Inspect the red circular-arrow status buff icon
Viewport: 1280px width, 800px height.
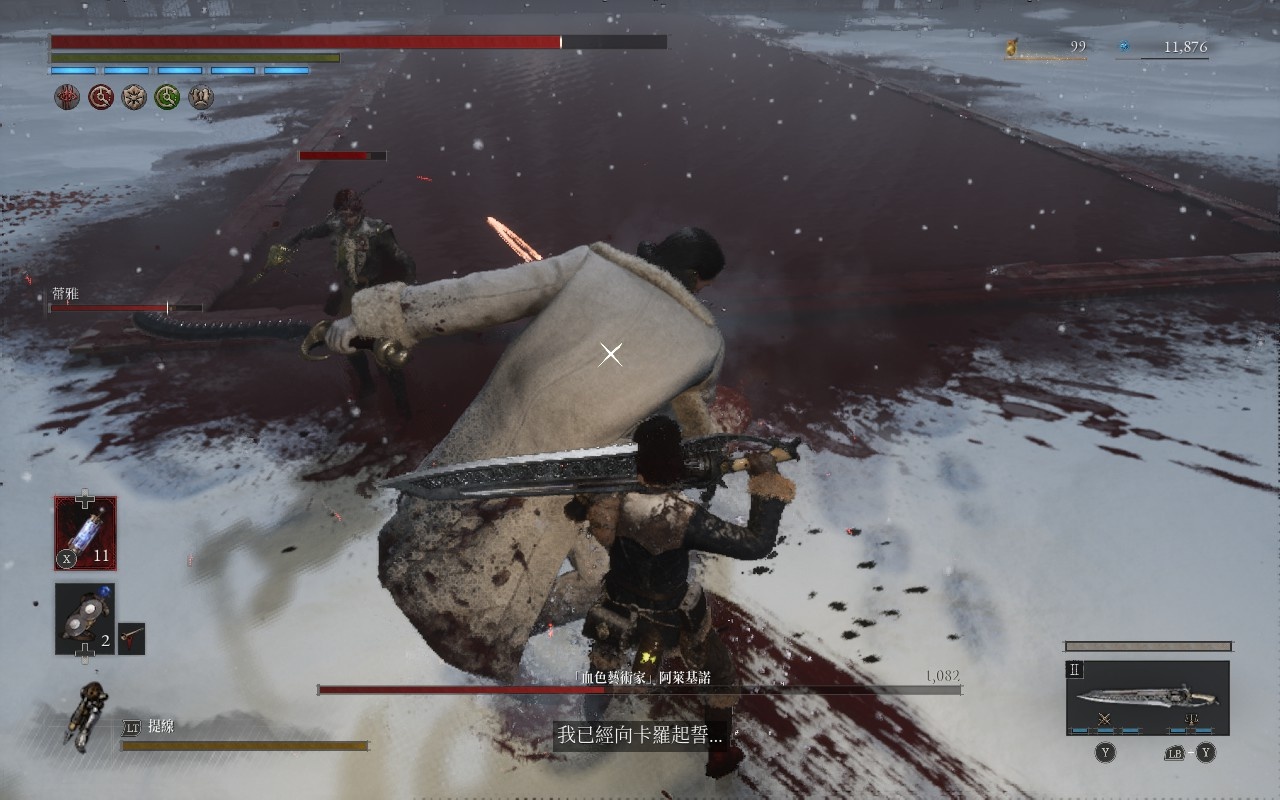pyautogui.click(x=101, y=97)
